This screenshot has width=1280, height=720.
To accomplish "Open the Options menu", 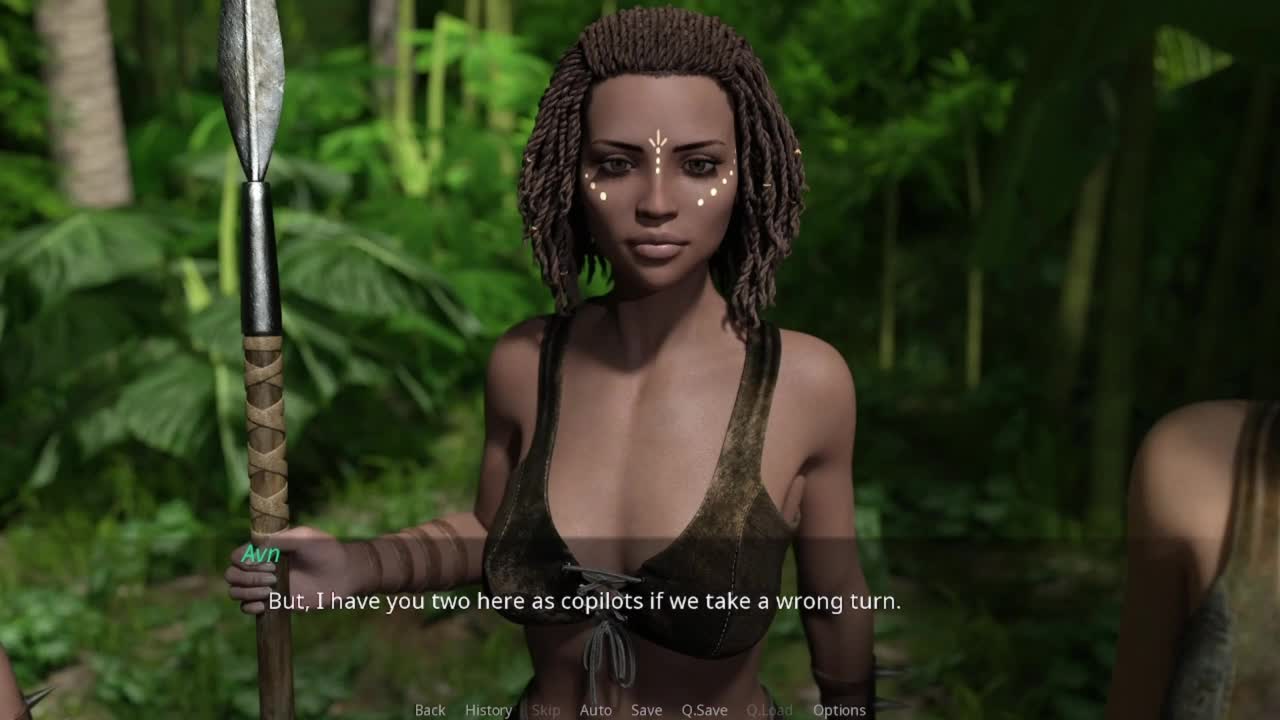I will (x=839, y=710).
